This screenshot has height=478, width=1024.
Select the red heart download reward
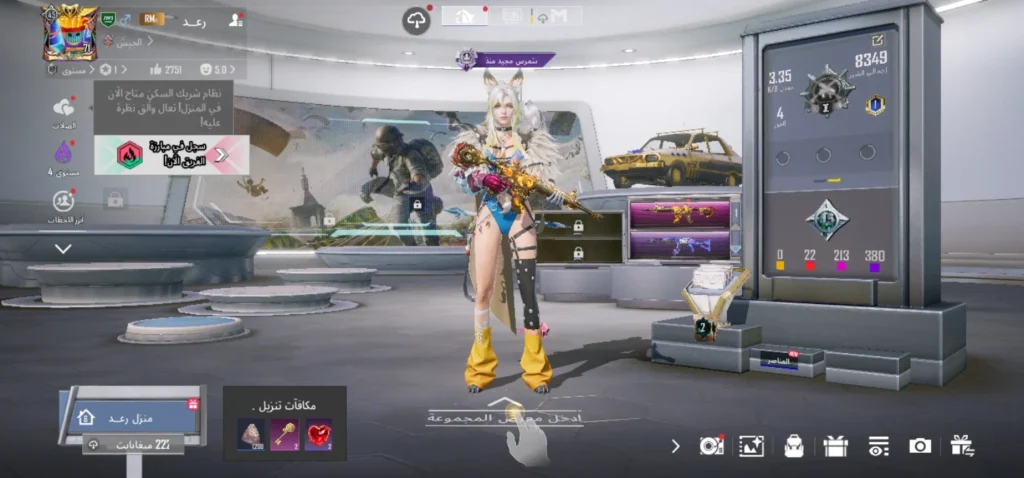318,433
